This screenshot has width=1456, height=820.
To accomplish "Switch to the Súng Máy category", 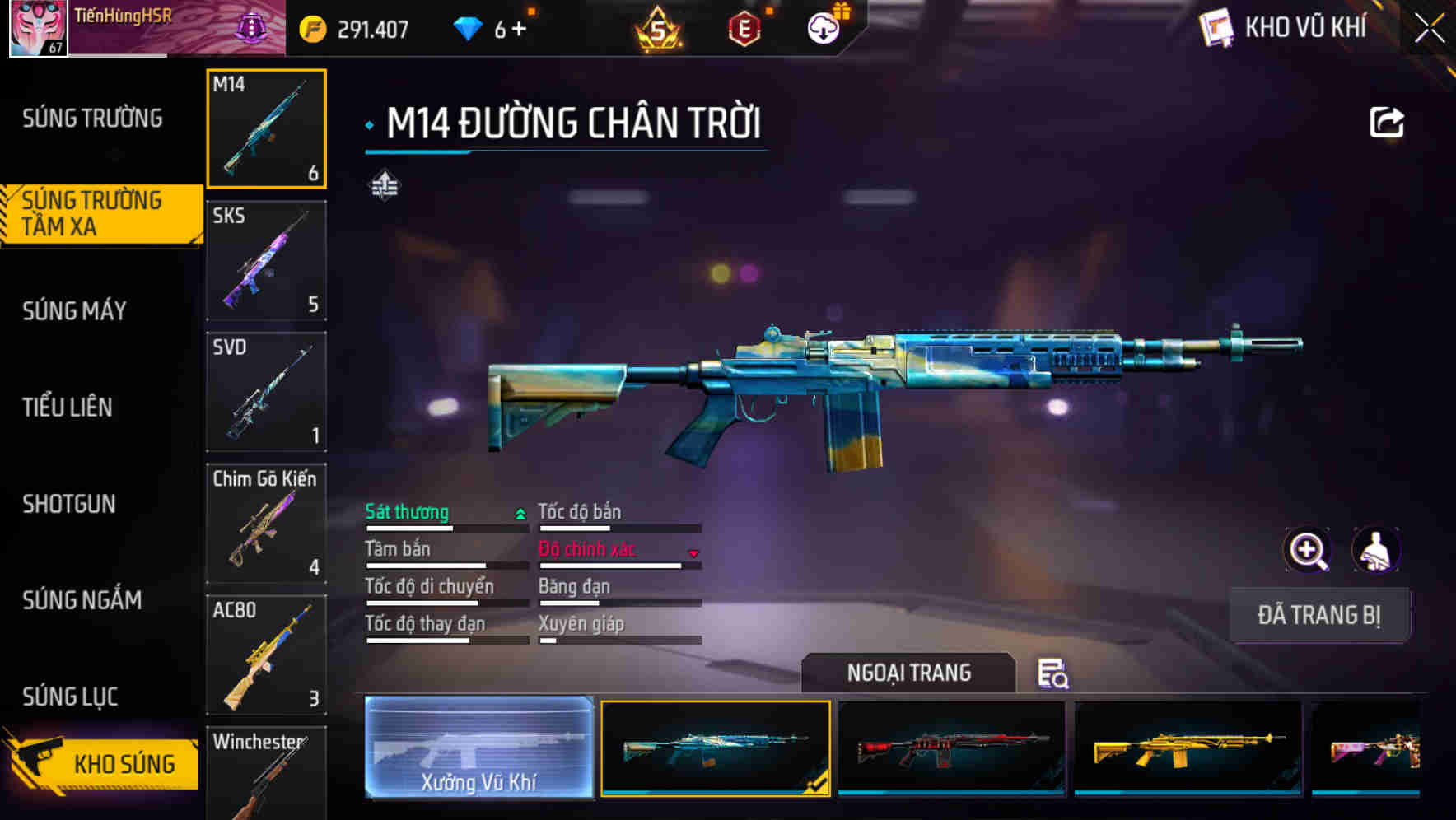I will click(x=74, y=310).
